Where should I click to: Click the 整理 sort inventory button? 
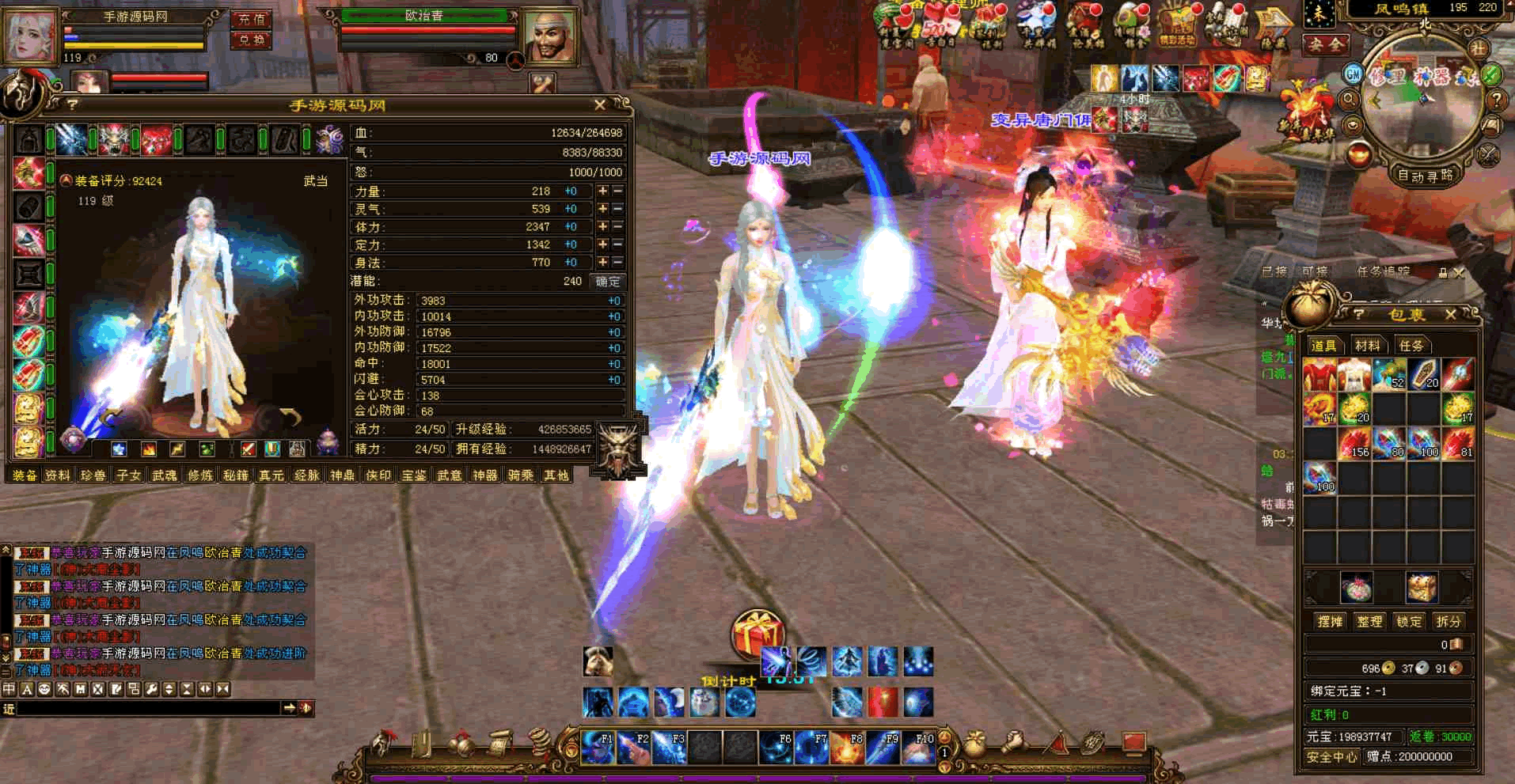pyautogui.click(x=1369, y=621)
